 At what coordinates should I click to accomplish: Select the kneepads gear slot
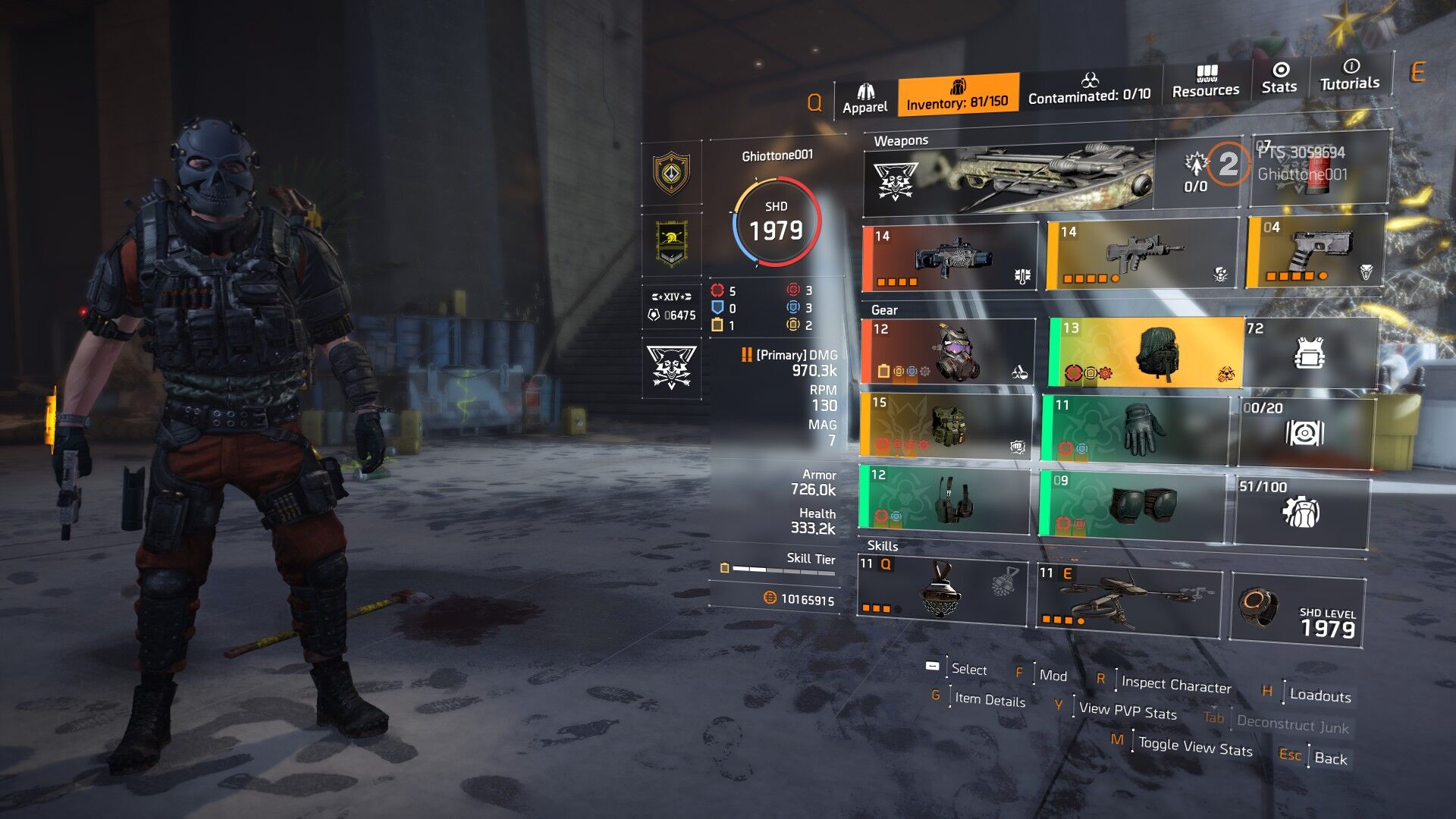1131,504
